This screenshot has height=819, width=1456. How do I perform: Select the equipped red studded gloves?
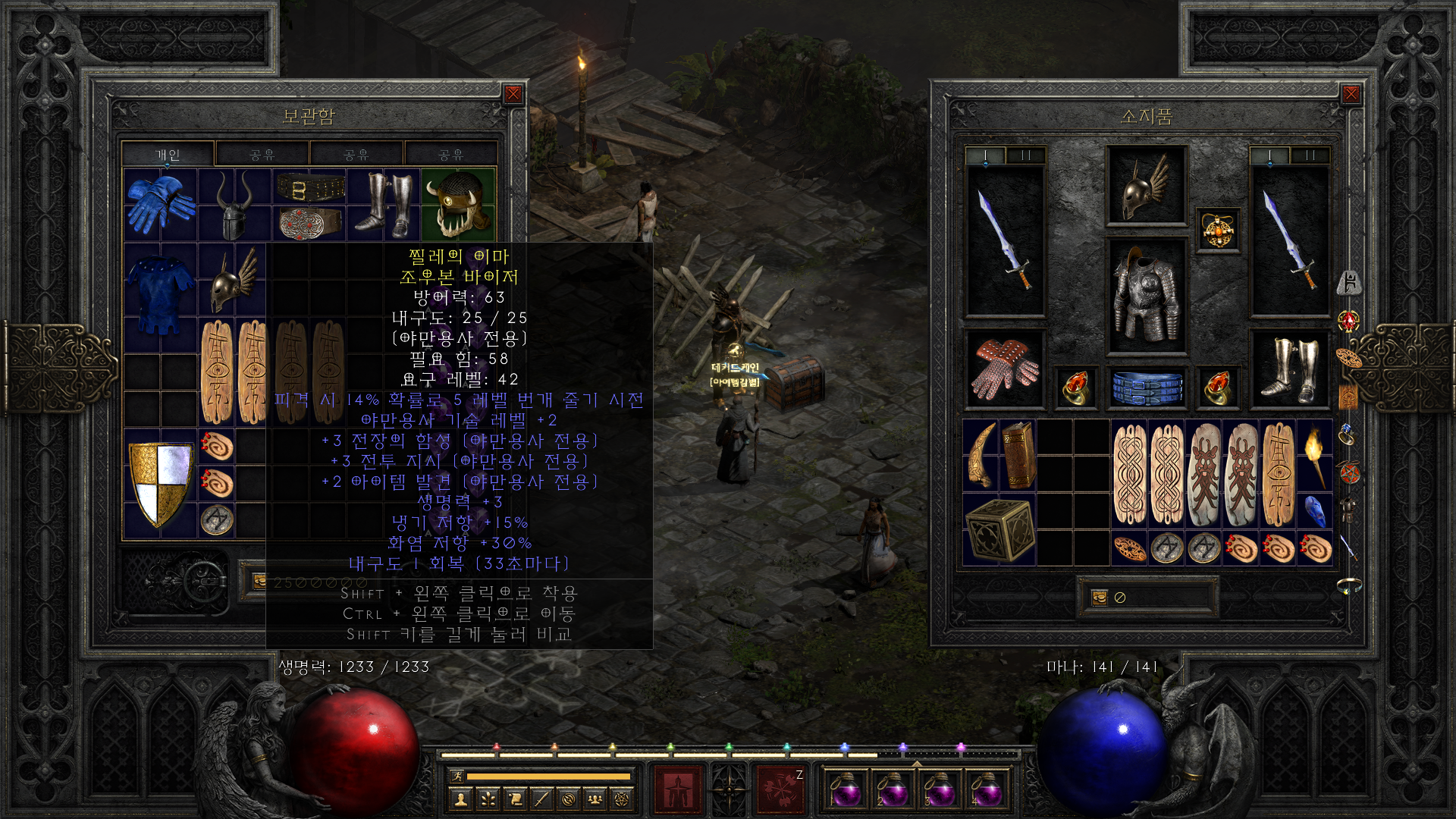tap(1005, 370)
